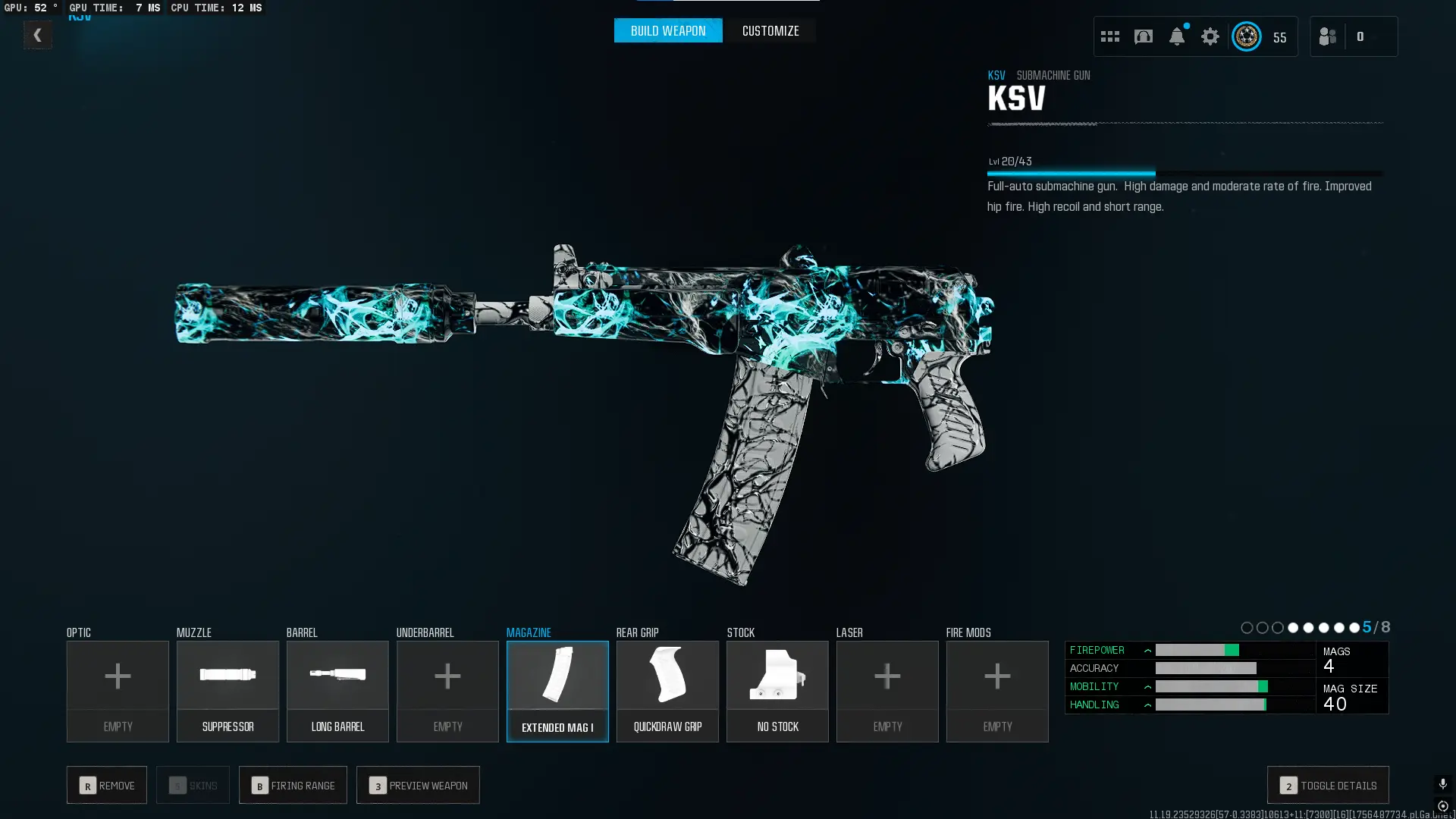1456x819 pixels.
Task: Toggle weapon details panel
Action: coord(1328,785)
